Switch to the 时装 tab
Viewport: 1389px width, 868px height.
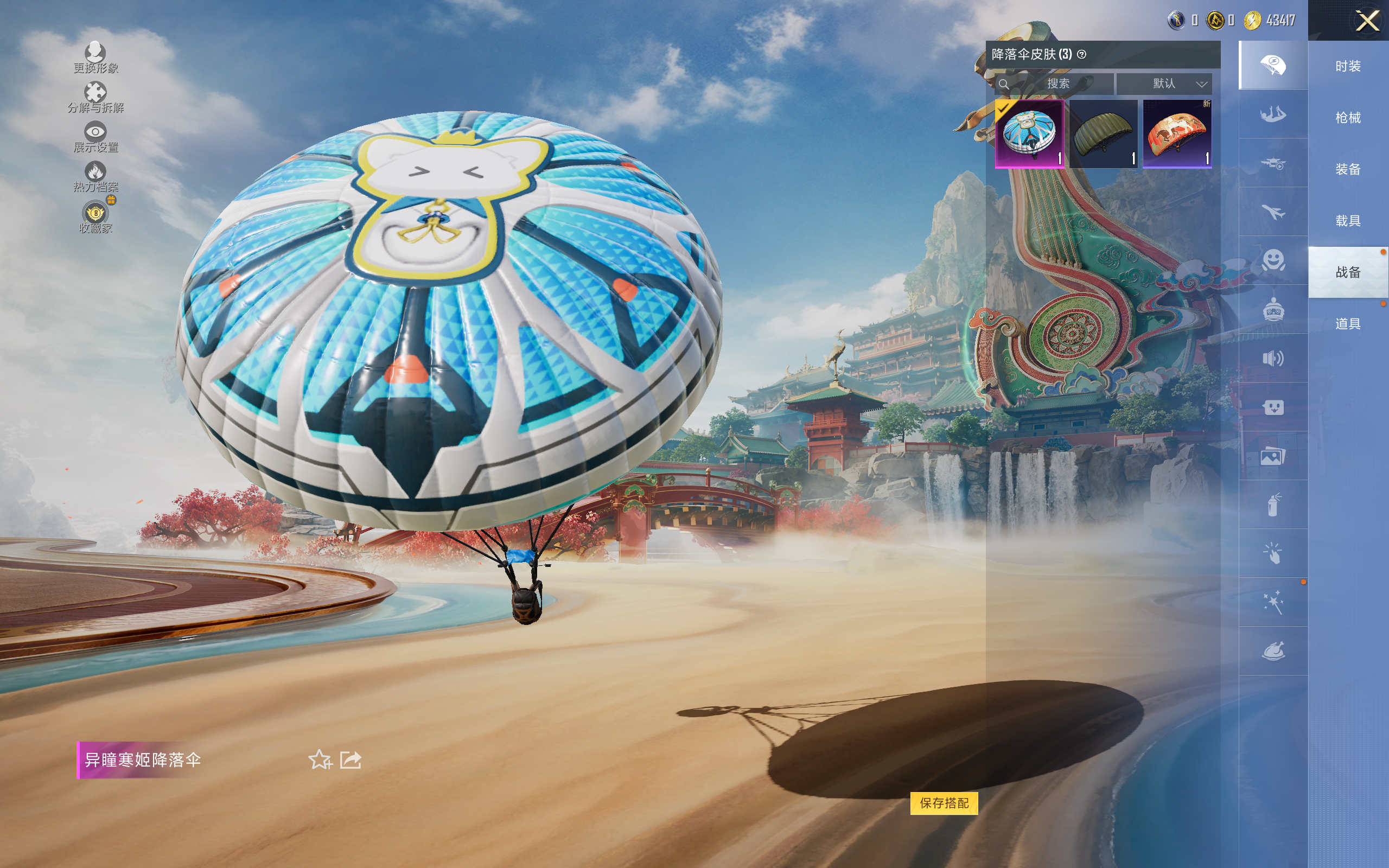click(x=1347, y=67)
